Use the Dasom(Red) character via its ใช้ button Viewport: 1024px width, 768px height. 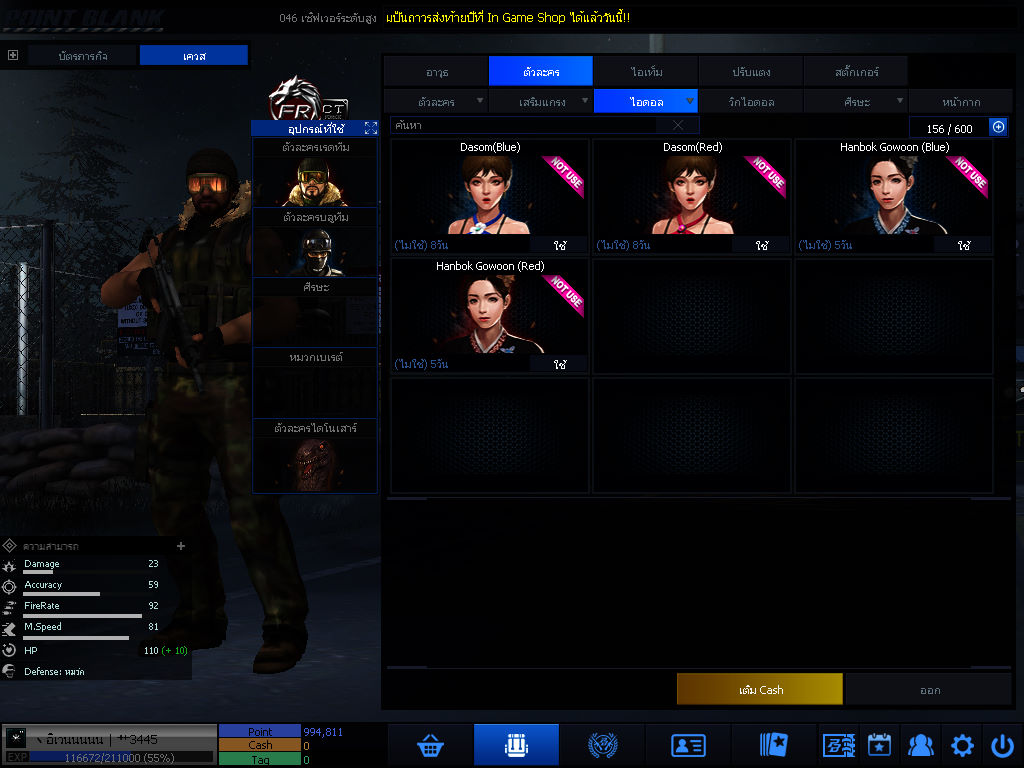(762, 245)
